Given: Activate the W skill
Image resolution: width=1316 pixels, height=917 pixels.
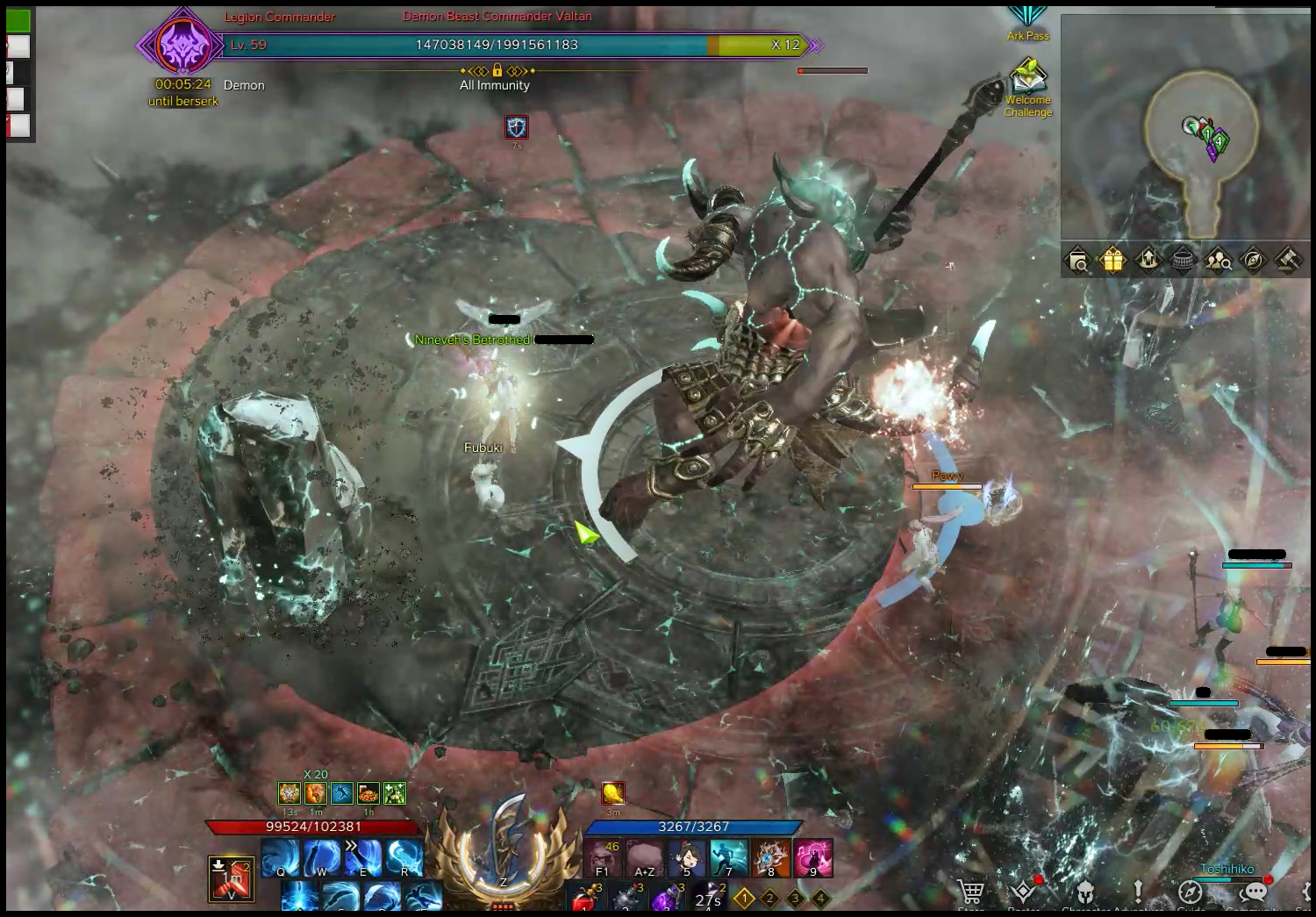Looking at the screenshot, I should click(x=321, y=858).
